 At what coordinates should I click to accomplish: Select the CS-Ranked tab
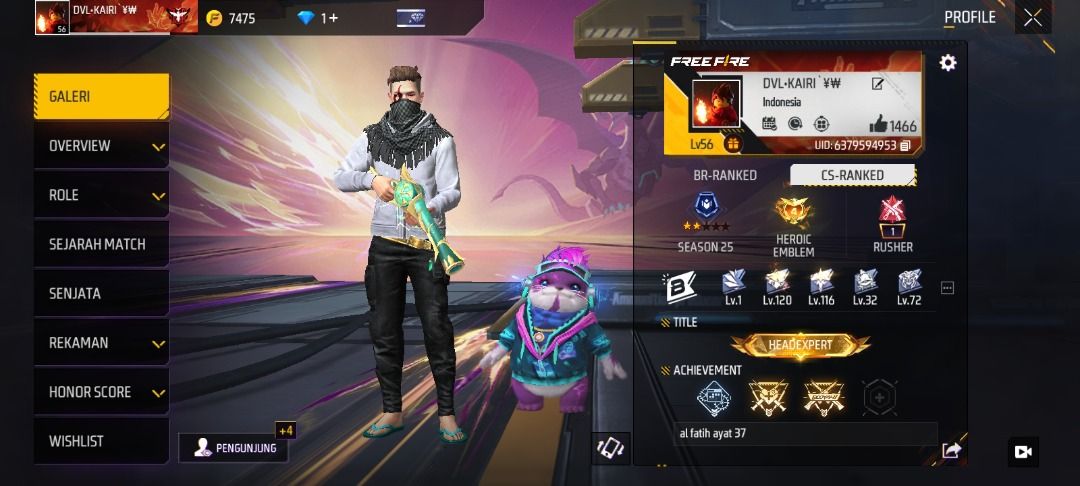(x=852, y=175)
